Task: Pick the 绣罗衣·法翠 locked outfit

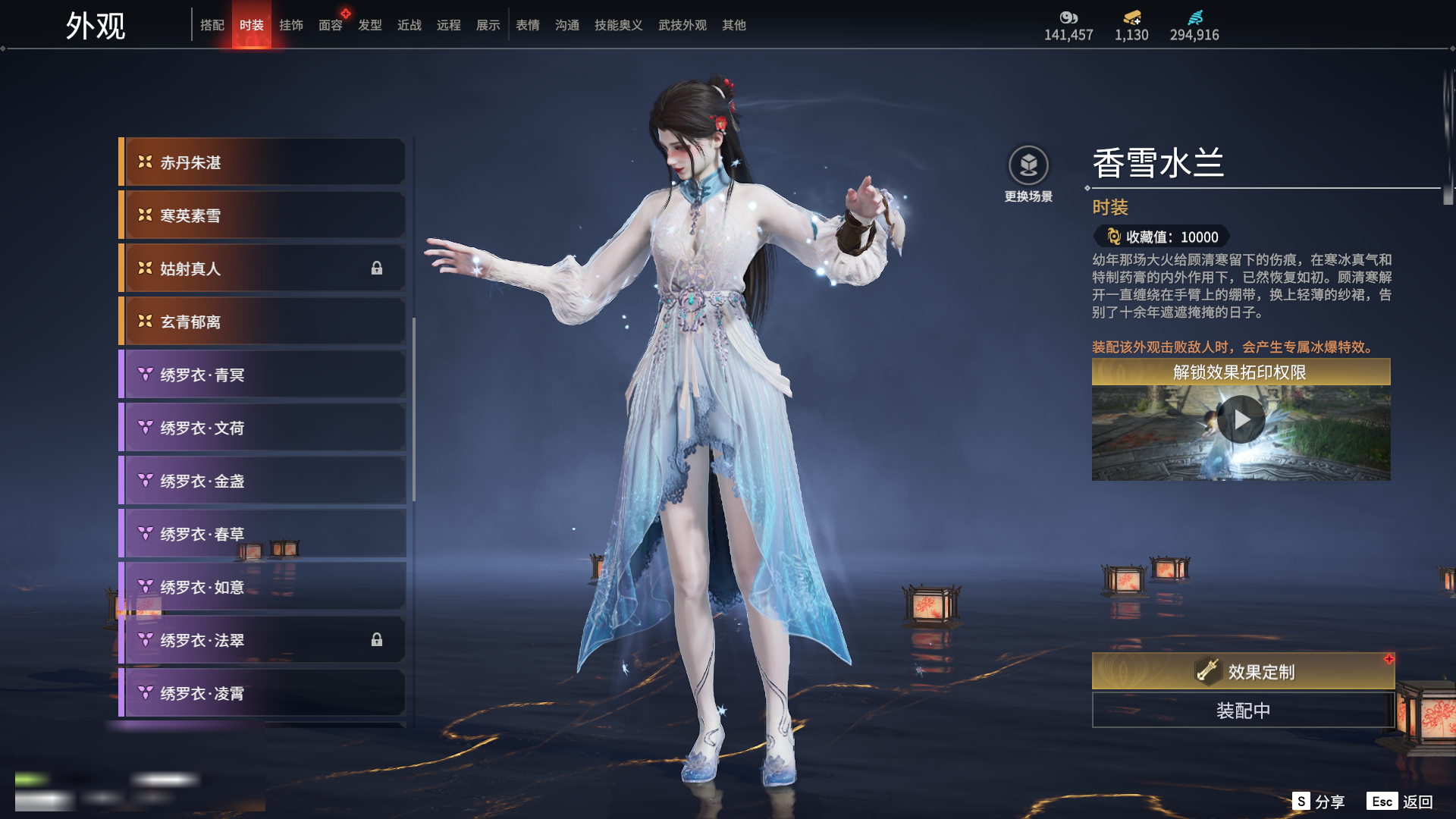Action: click(262, 640)
